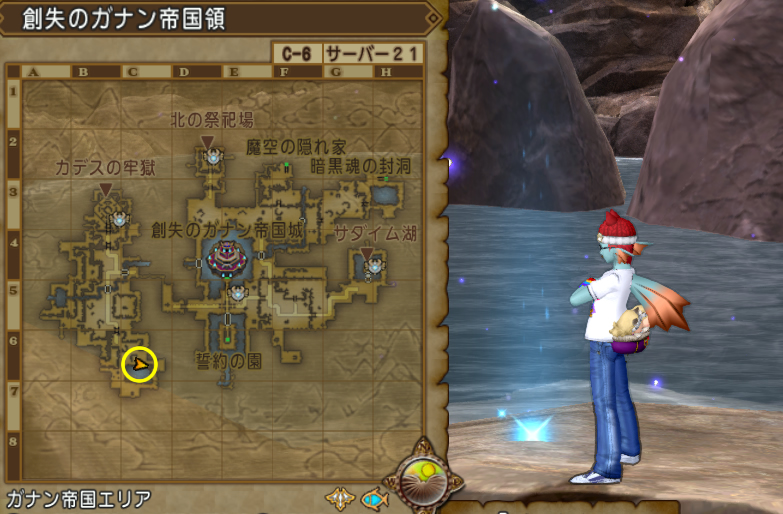
Task: Click the 創失のガナン帝国城 castle icon
Action: click(x=224, y=258)
